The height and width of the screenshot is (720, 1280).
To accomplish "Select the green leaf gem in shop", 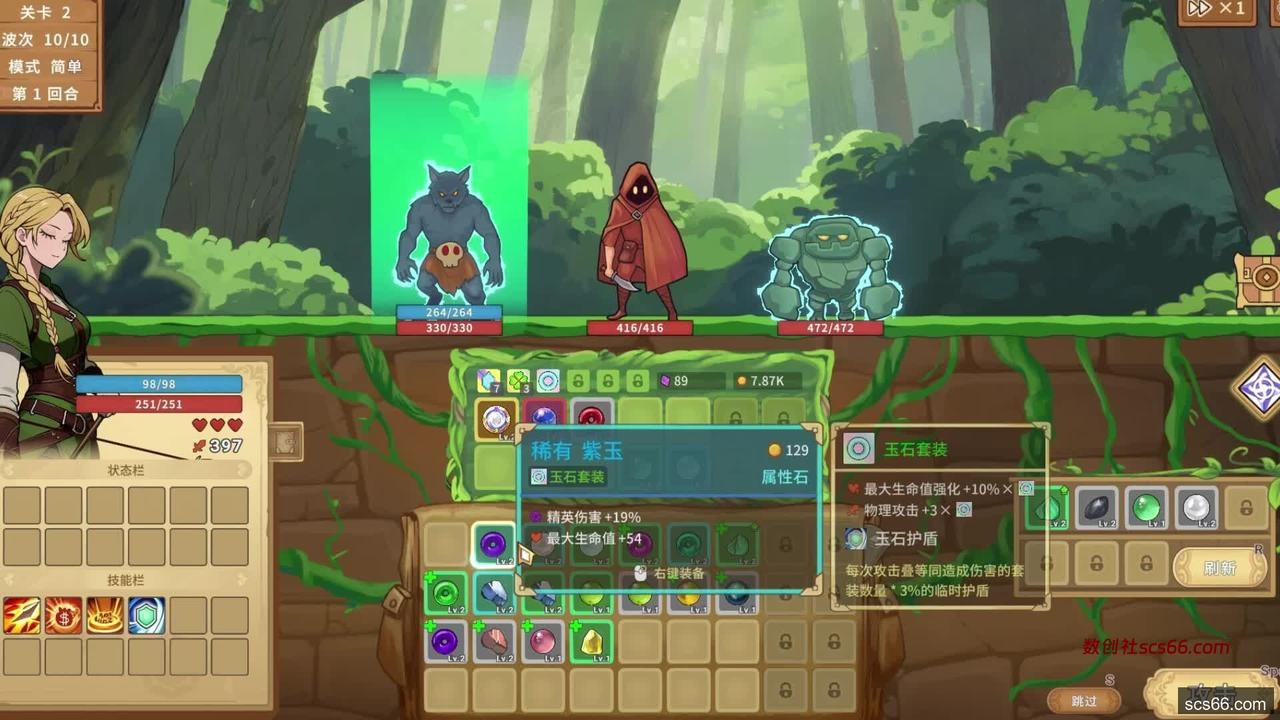I will [x=1047, y=508].
